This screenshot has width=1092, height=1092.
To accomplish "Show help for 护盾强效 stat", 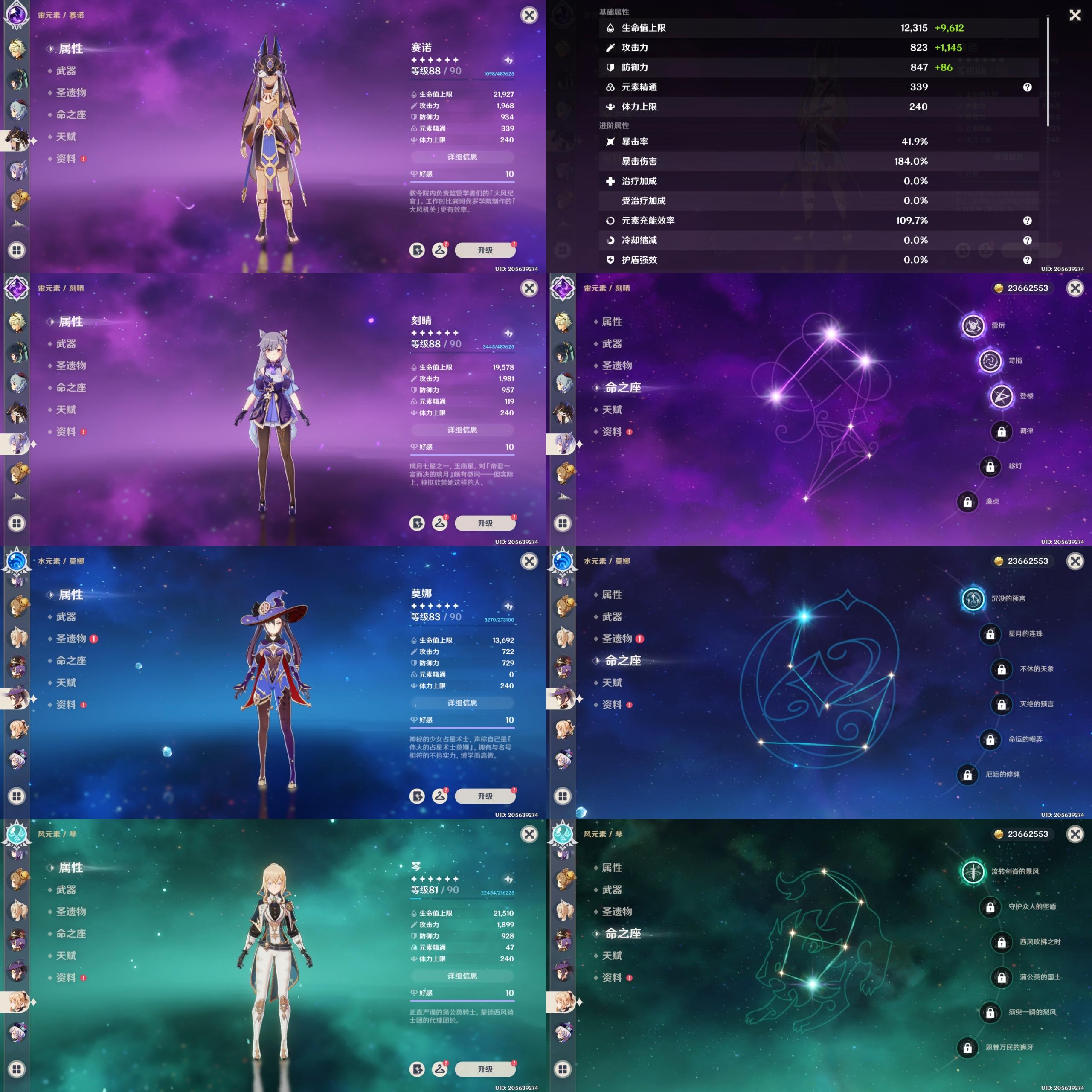I will tap(1027, 260).
